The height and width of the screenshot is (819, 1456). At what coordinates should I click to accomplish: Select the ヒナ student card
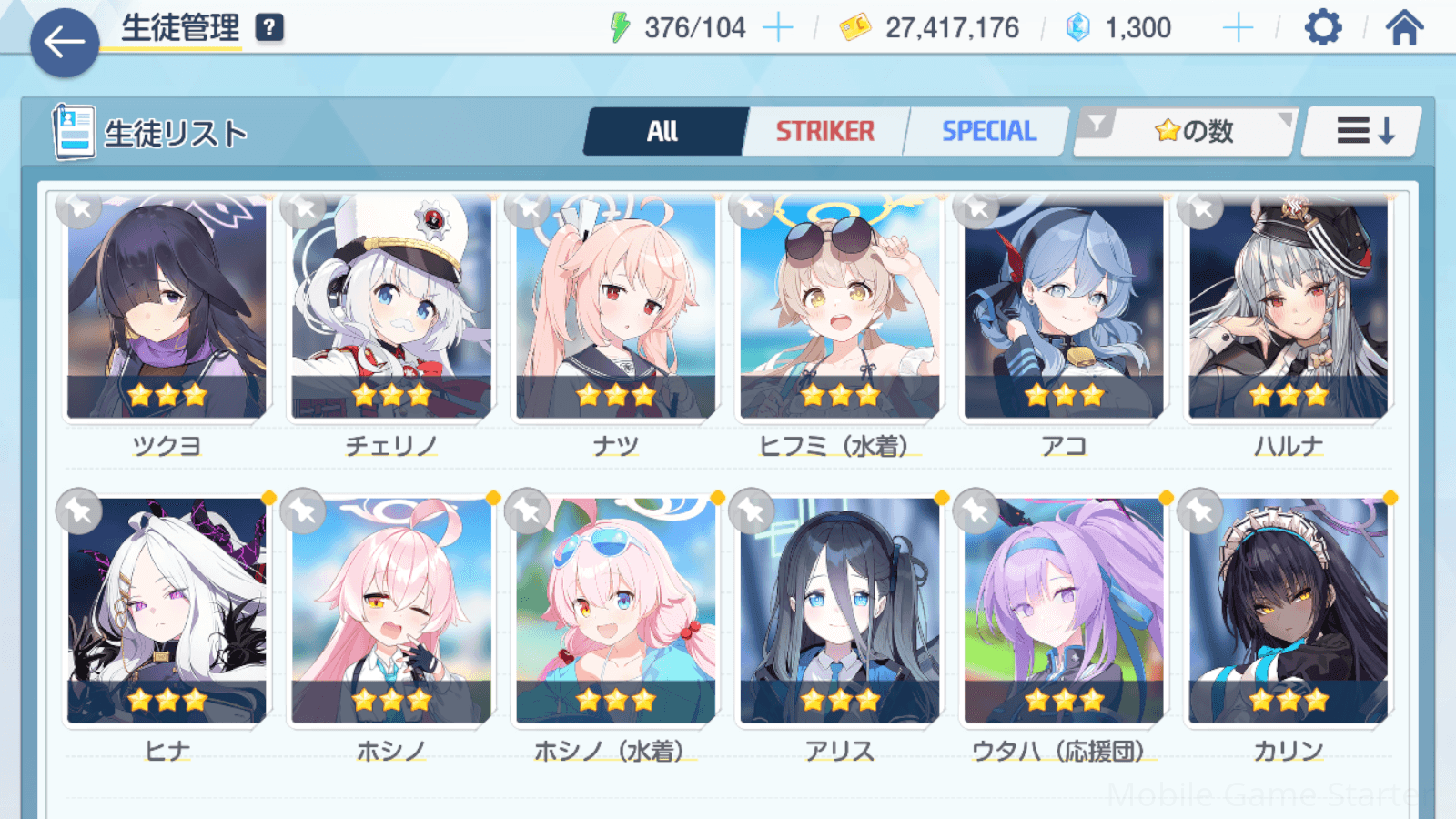tap(167, 610)
